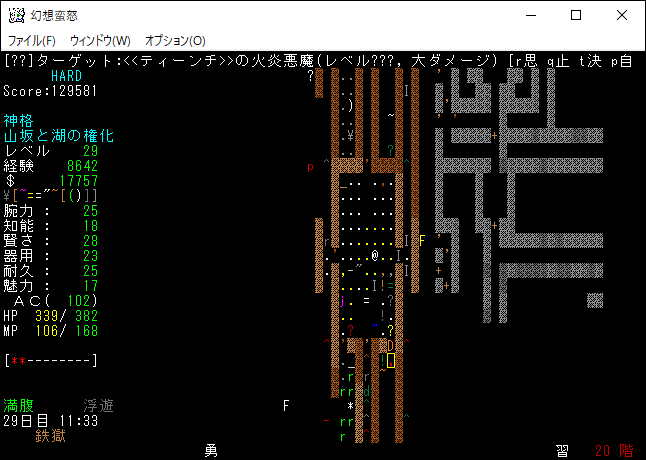Close the 幻想蛮怒 window
This screenshot has height=460, width=646.
tap(622, 15)
